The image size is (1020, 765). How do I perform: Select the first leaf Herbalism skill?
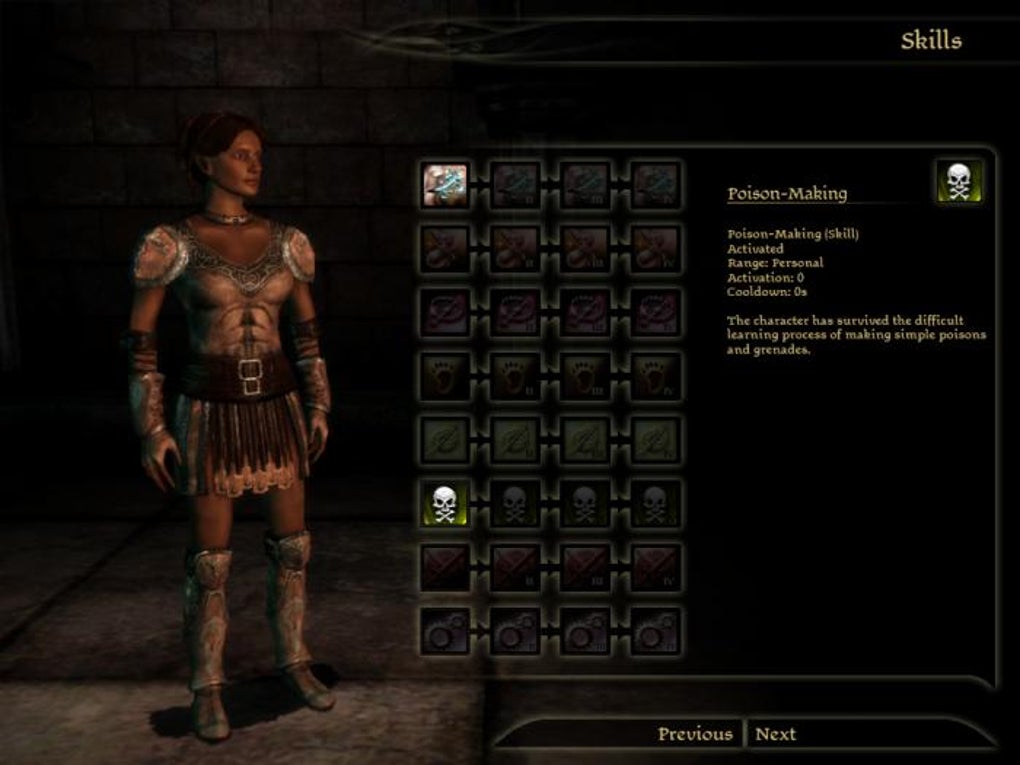(x=445, y=440)
